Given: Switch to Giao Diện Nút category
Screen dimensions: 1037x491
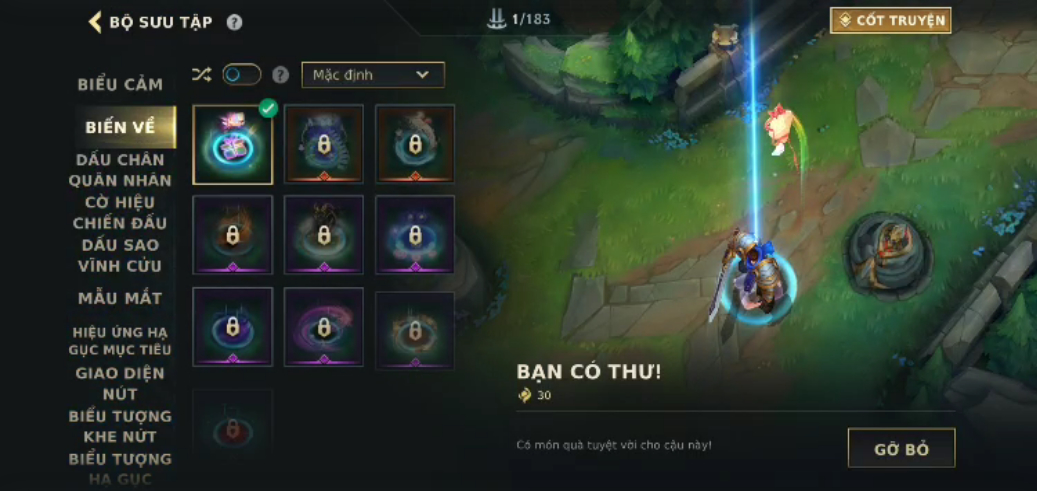Looking at the screenshot, I should [120, 383].
